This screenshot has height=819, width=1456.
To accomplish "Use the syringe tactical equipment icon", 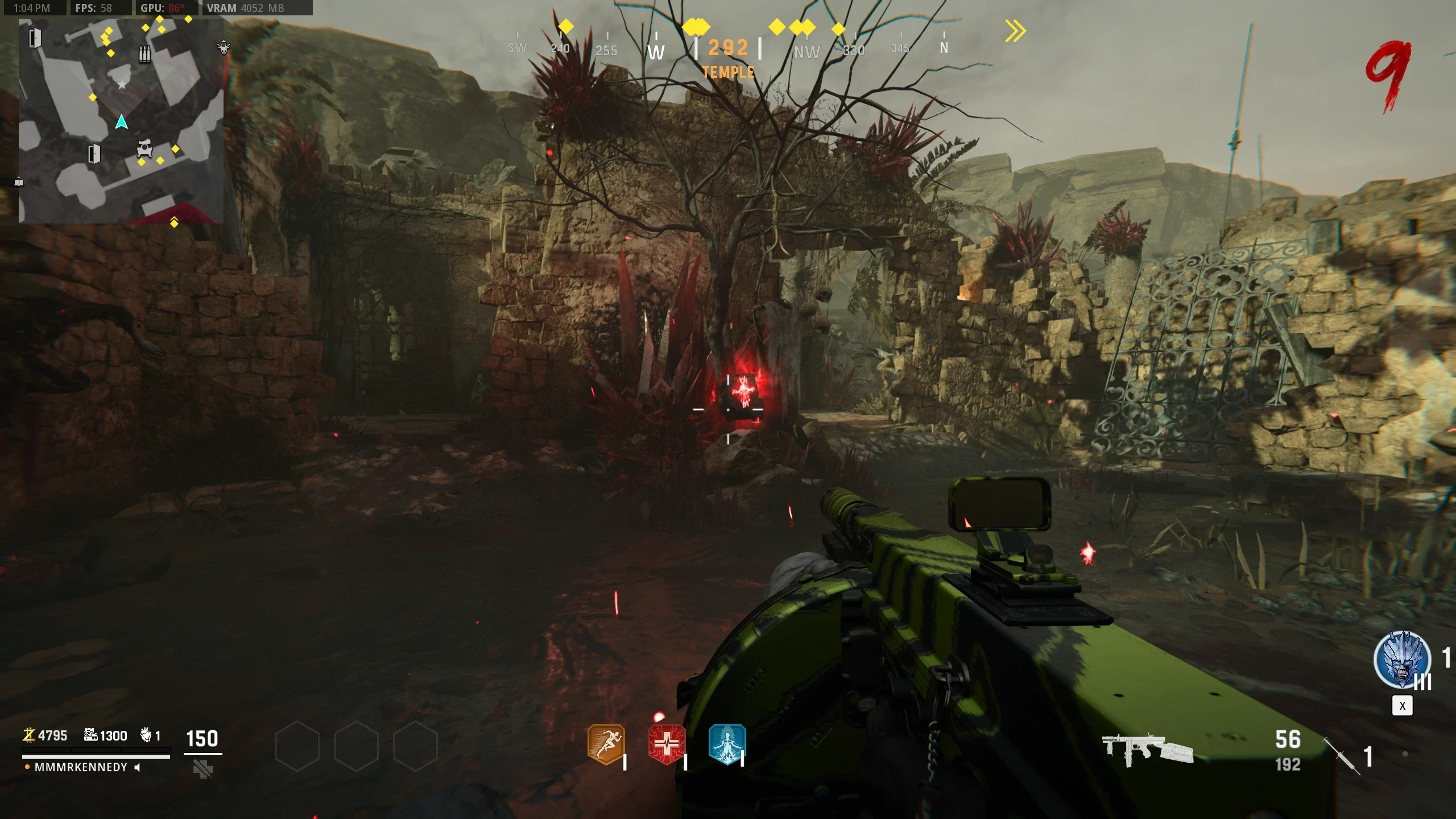I will click(1341, 755).
